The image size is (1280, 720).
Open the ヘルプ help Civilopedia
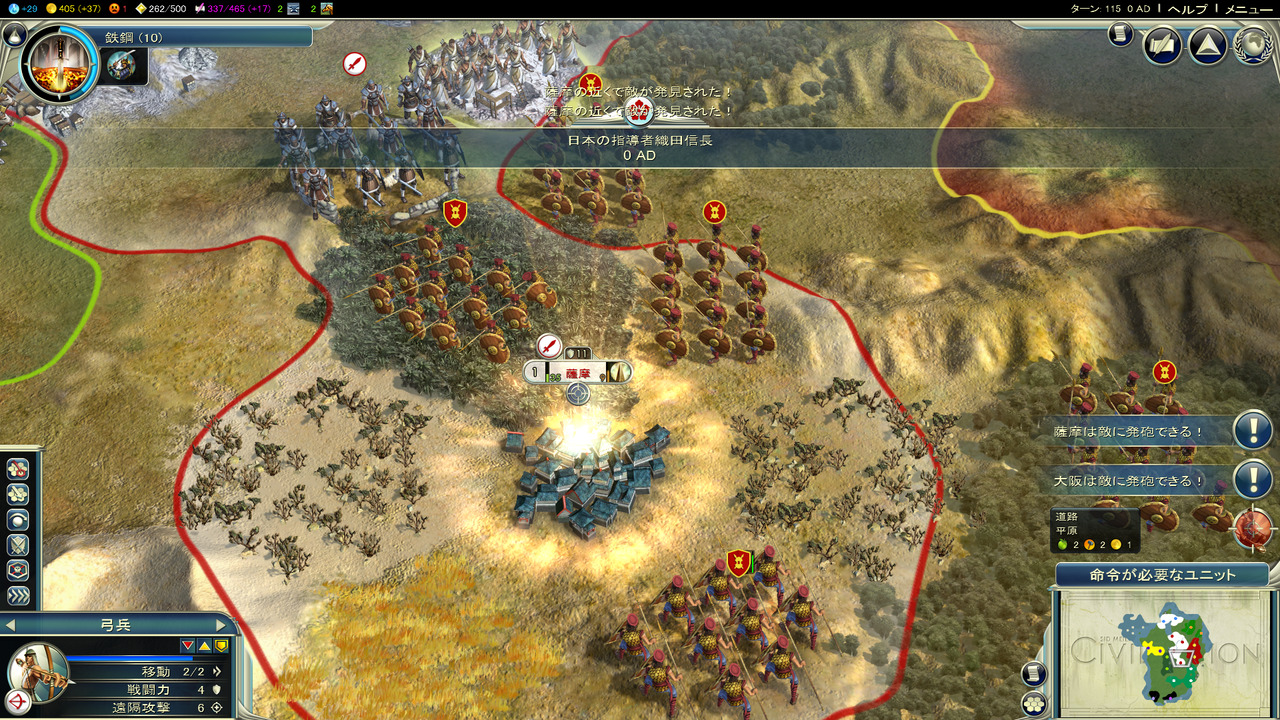click(1188, 8)
